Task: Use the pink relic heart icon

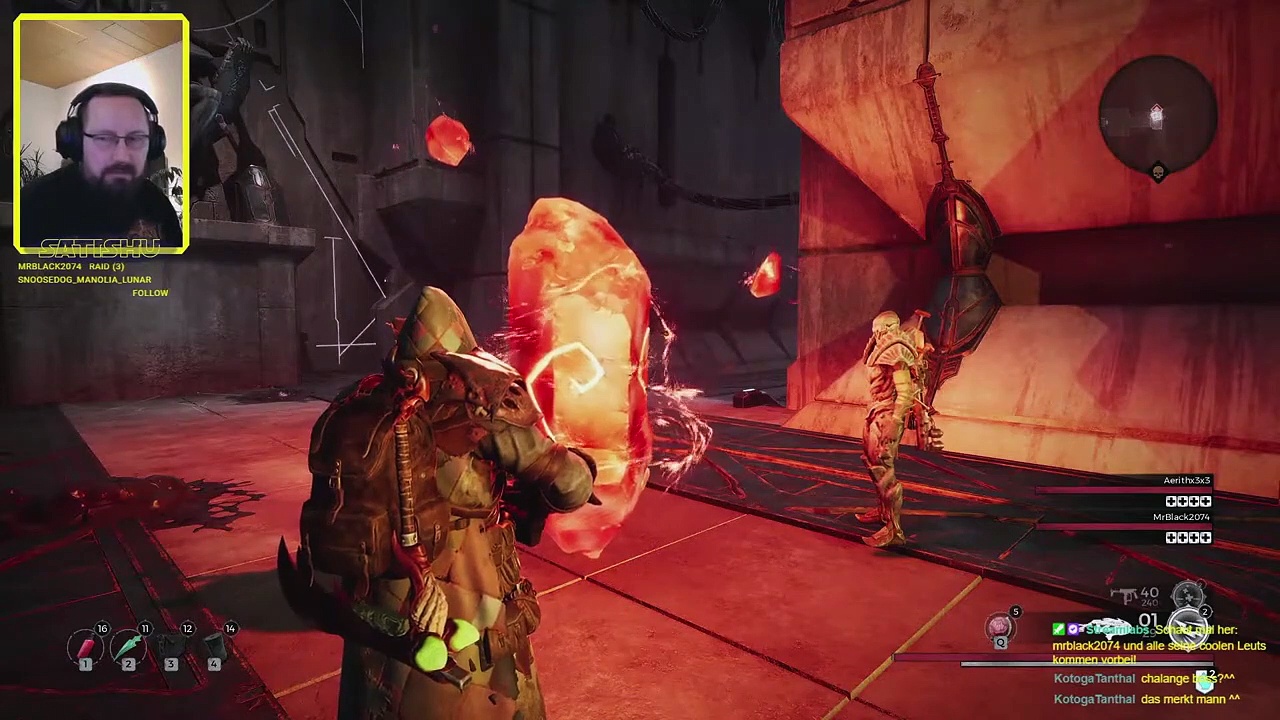Action: [x=999, y=627]
